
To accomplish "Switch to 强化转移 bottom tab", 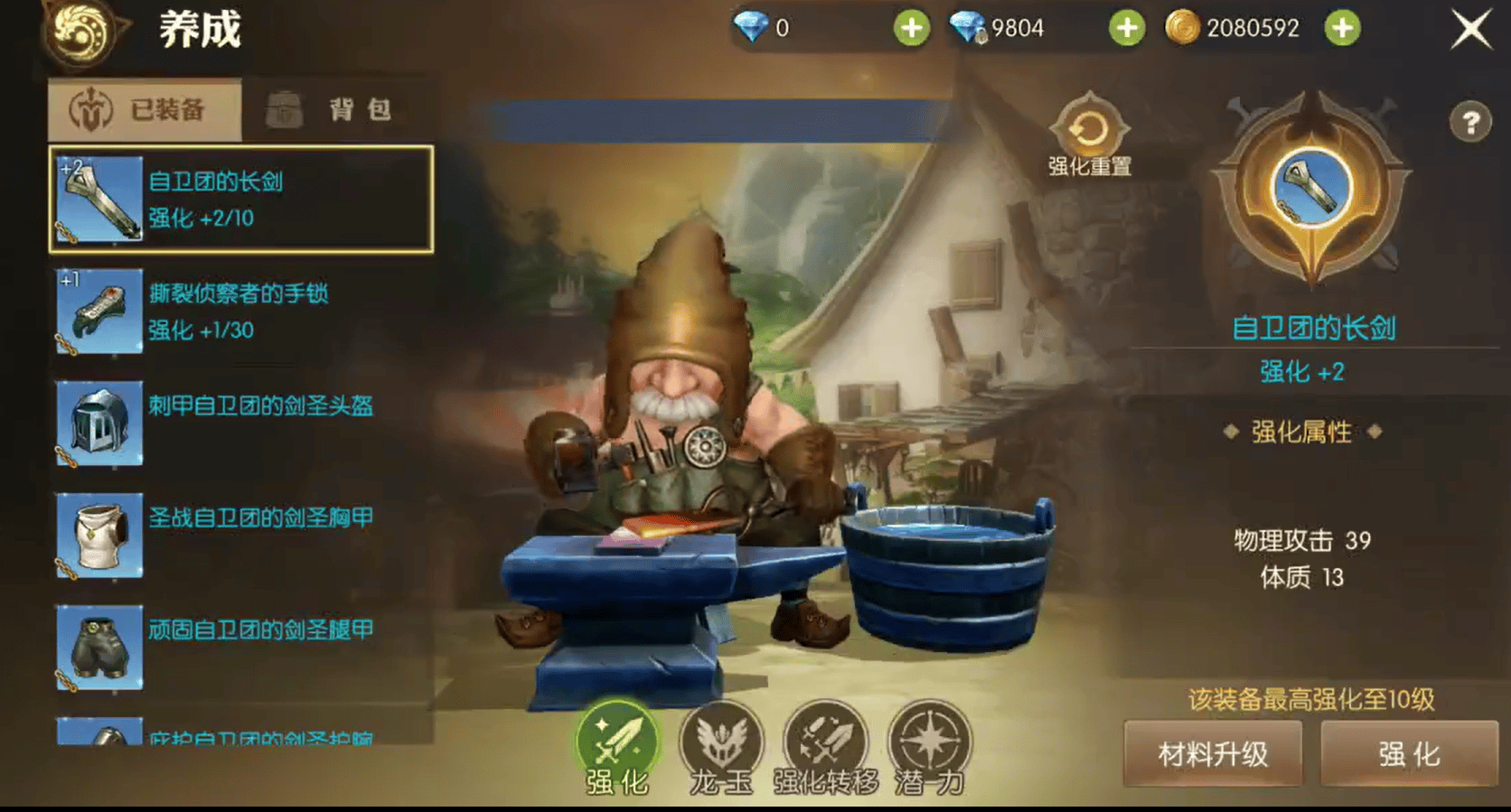I will point(825,748).
